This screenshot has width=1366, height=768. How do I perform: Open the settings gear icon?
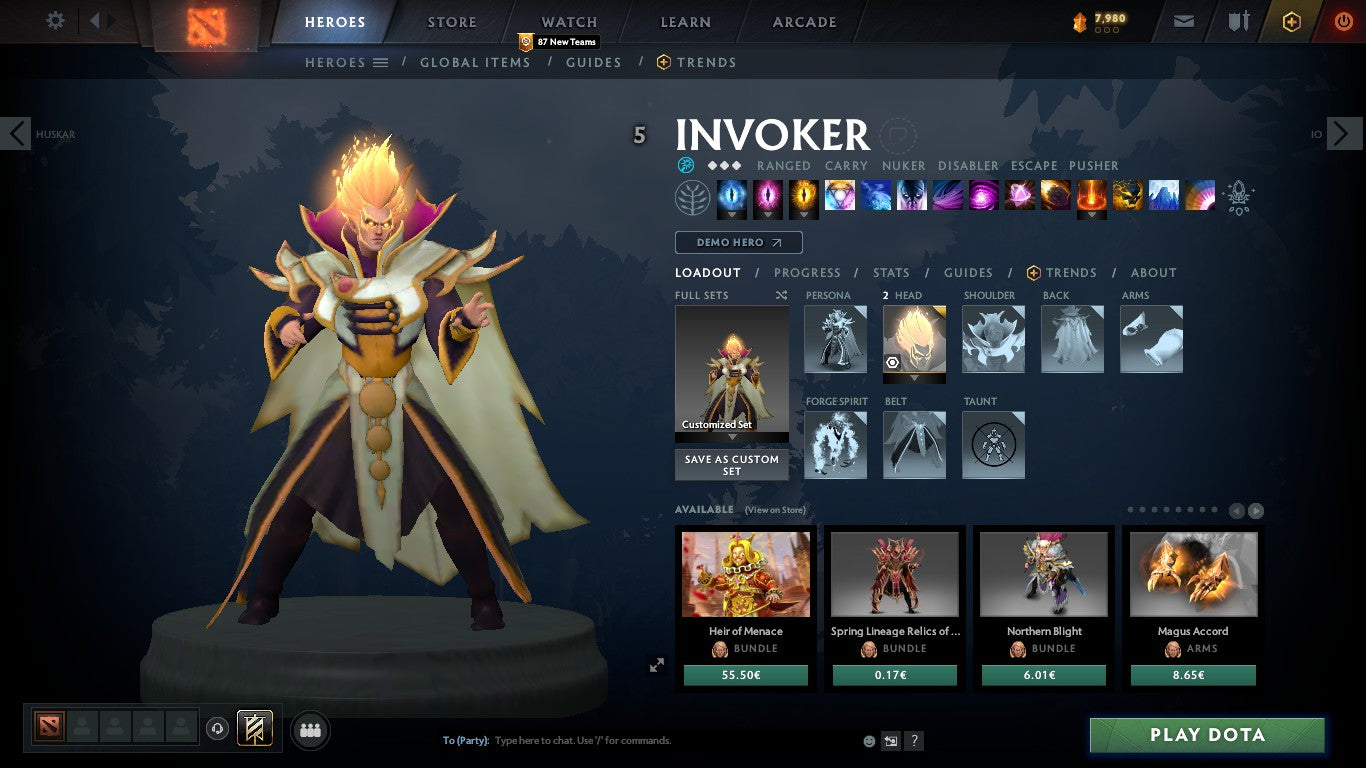(55, 21)
